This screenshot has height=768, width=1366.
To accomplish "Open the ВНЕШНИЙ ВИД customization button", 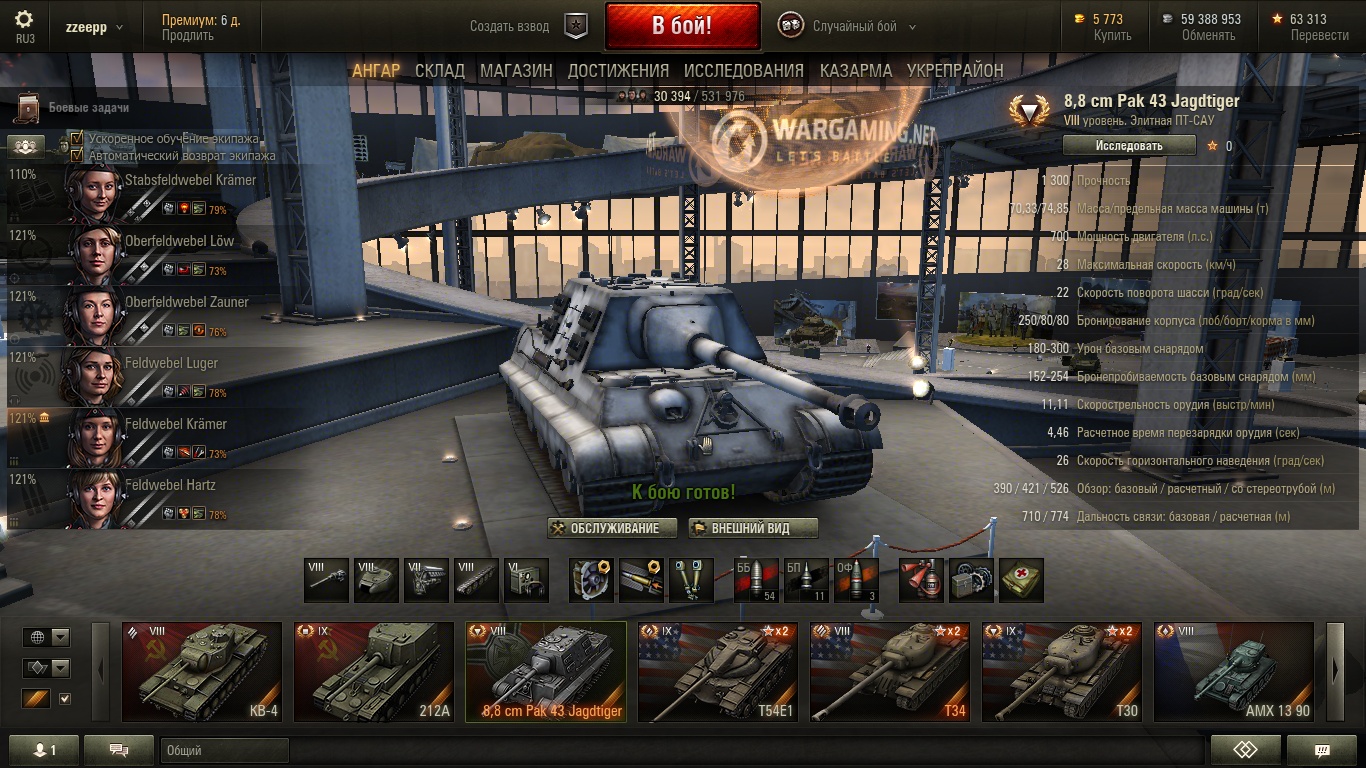I will click(753, 528).
